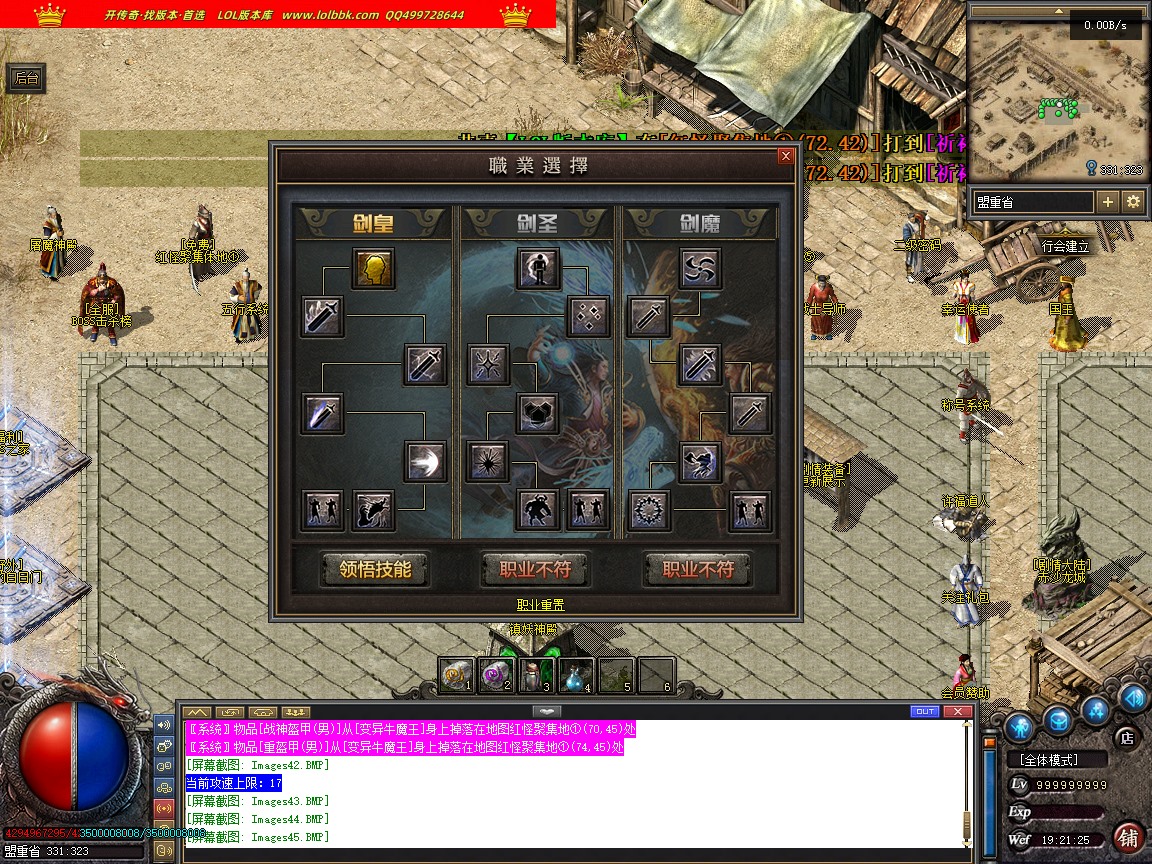Click the 后台 button

click(x=24, y=79)
